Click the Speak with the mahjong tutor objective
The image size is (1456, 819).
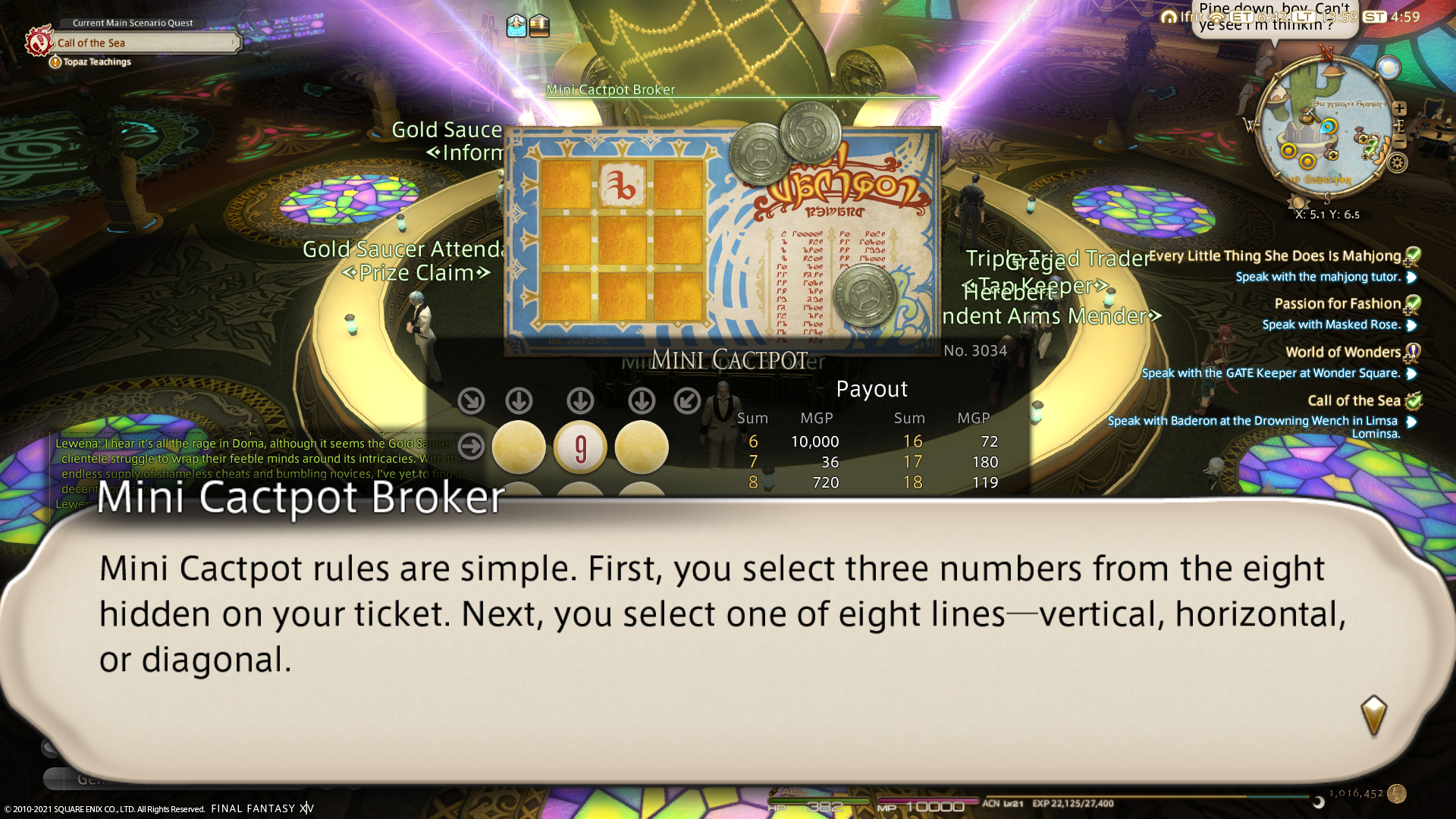[1318, 277]
